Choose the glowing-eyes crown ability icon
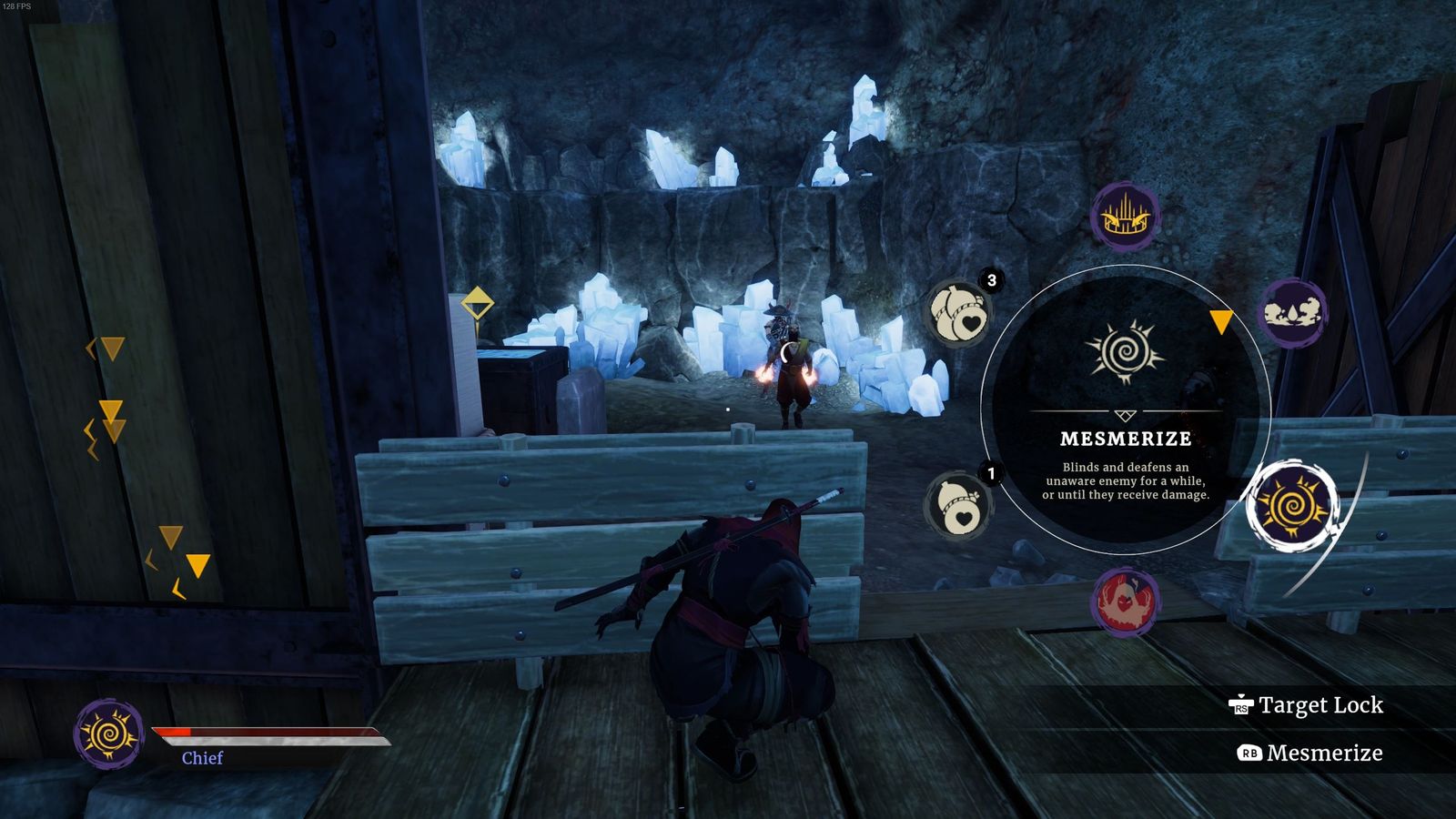The image size is (1456, 819). pyautogui.click(x=1126, y=217)
